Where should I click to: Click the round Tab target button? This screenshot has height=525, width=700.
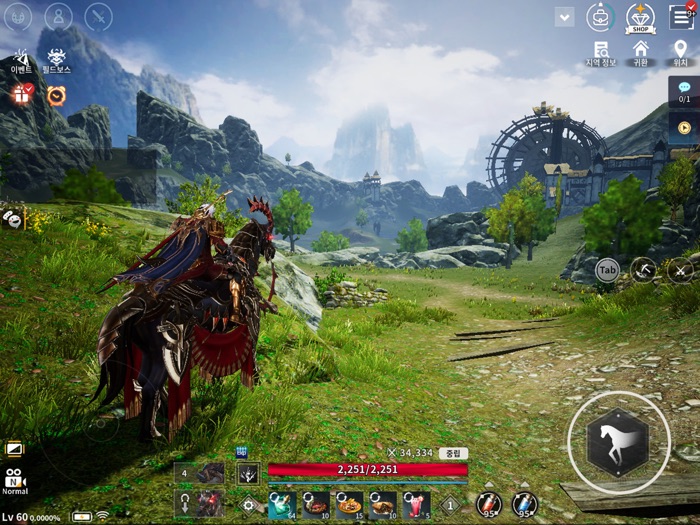click(x=607, y=269)
